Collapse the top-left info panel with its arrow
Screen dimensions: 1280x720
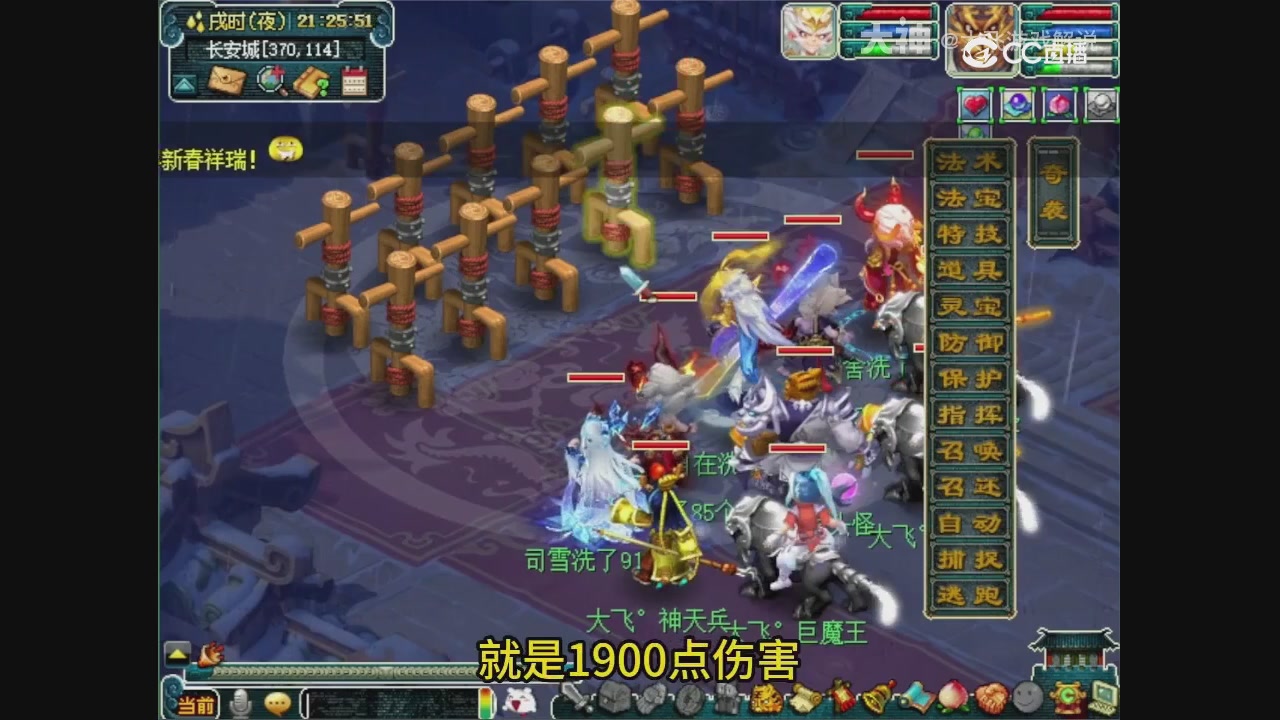pos(185,85)
